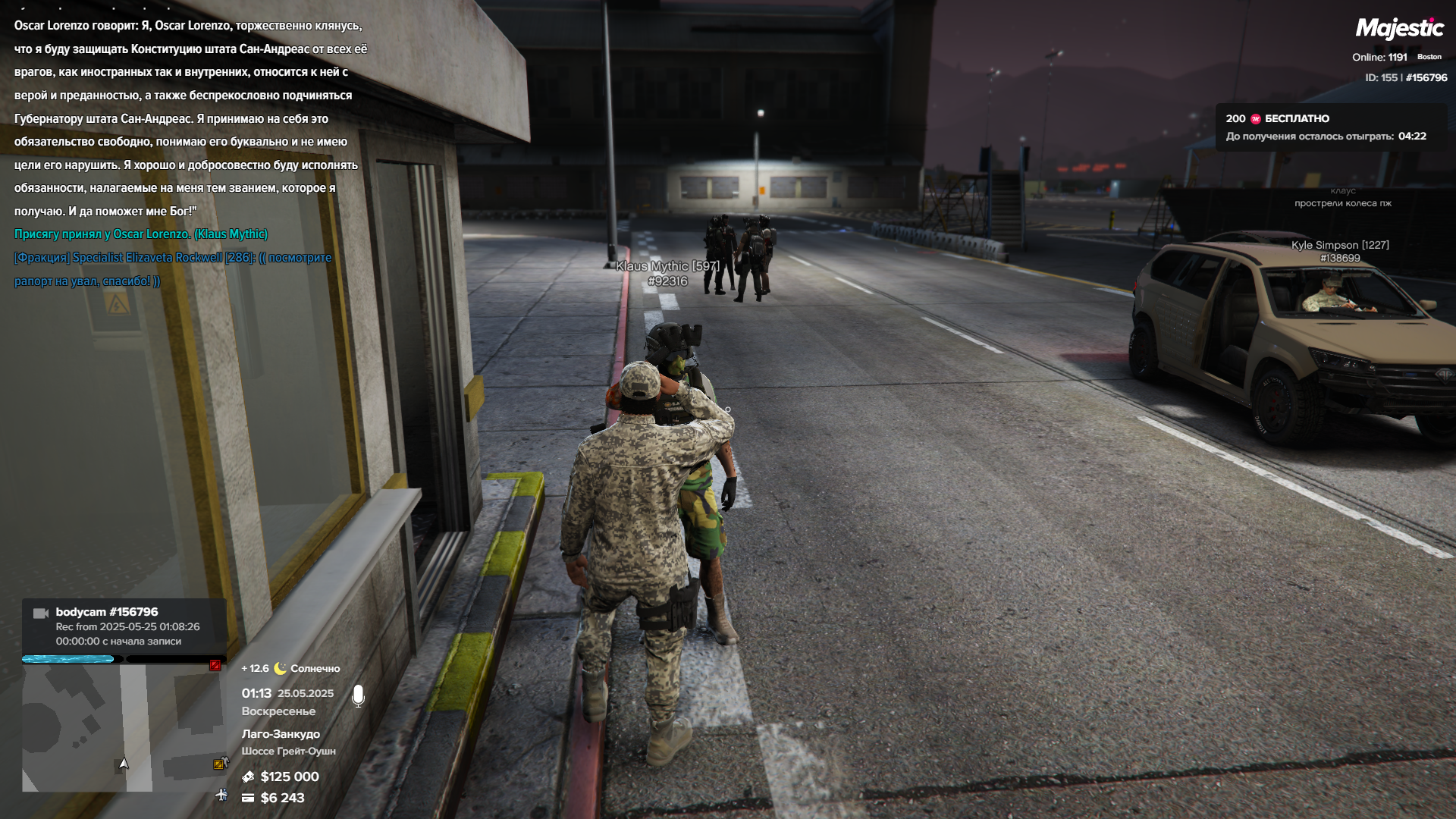Click the oath confirmation line by Klaus Mythic
This screenshot has height=819, width=1456.
tap(141, 234)
